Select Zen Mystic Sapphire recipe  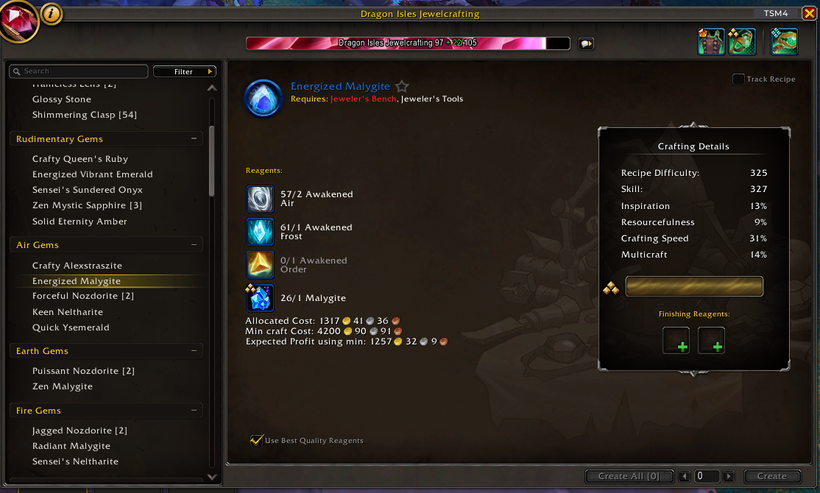tap(87, 205)
